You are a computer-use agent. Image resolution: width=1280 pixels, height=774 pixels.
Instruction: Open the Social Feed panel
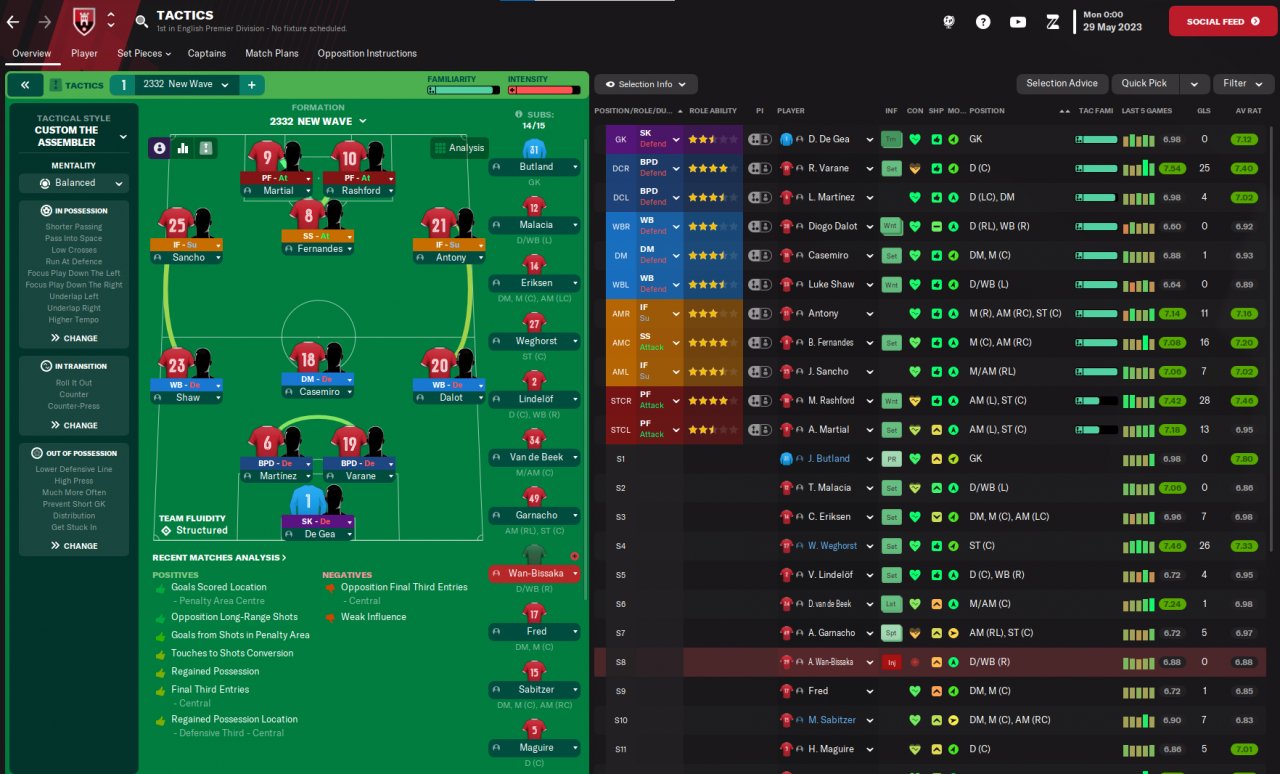coord(1222,21)
